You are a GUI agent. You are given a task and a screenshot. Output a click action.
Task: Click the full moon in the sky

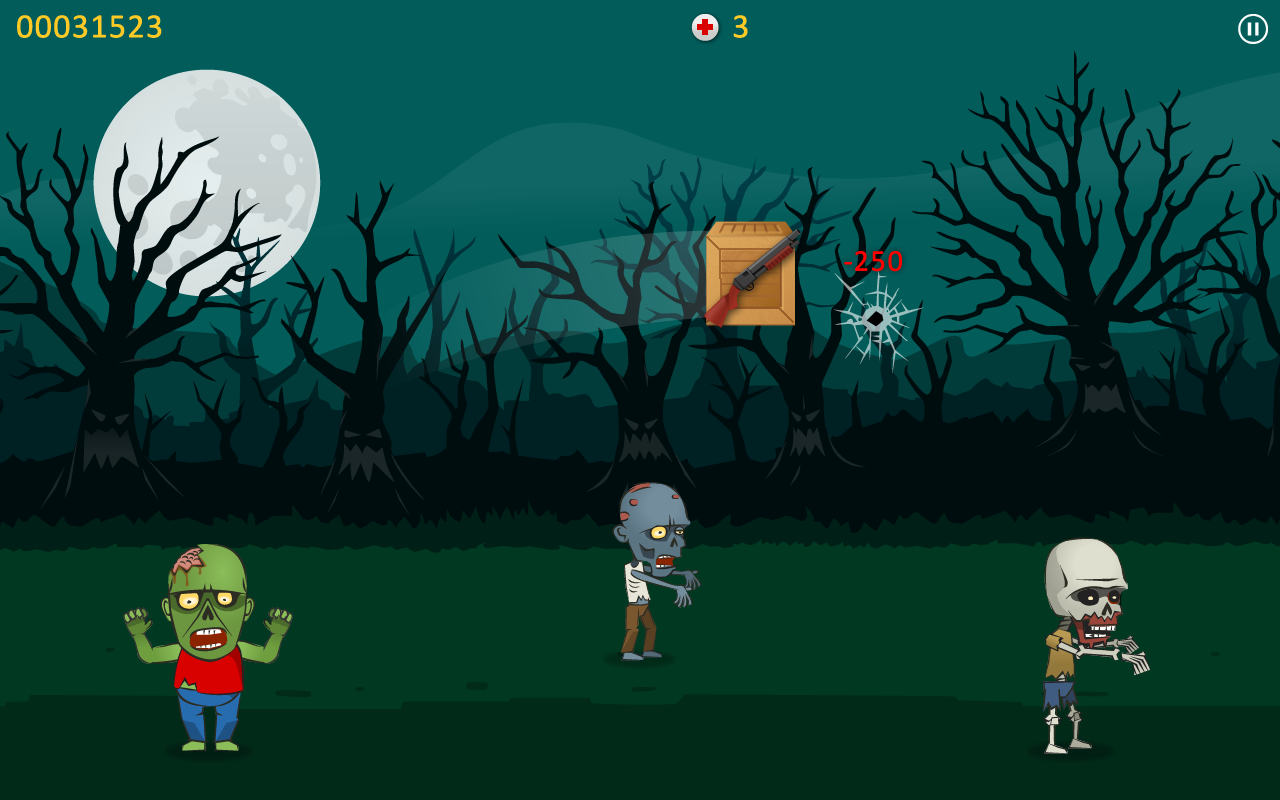pos(207,181)
